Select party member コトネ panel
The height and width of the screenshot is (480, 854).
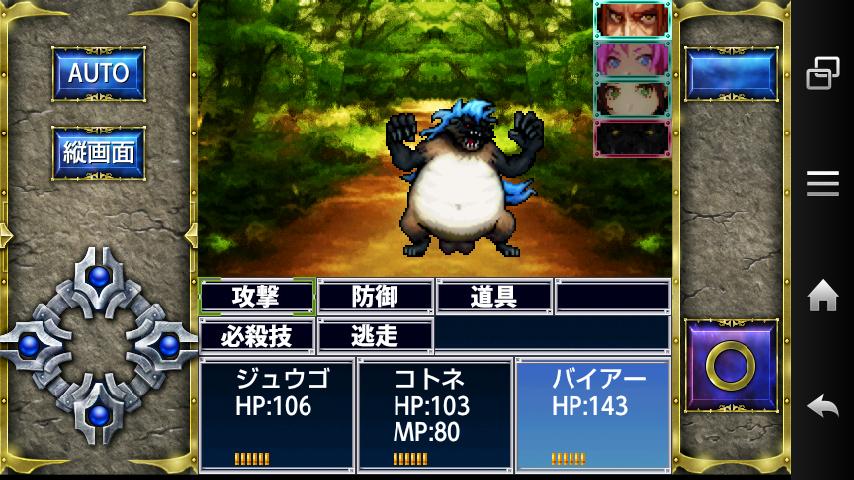(435, 414)
